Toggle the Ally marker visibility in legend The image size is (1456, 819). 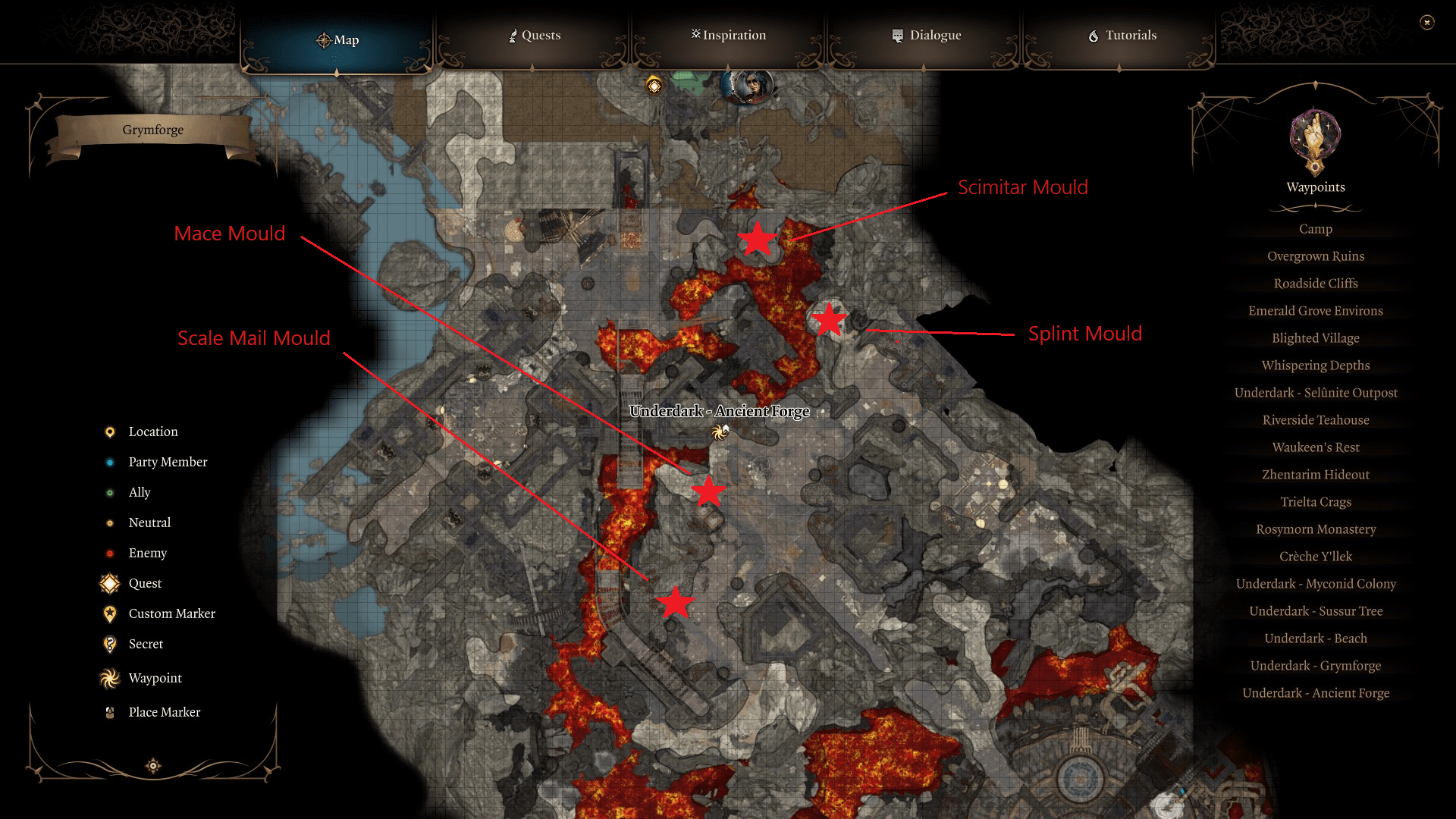[109, 492]
